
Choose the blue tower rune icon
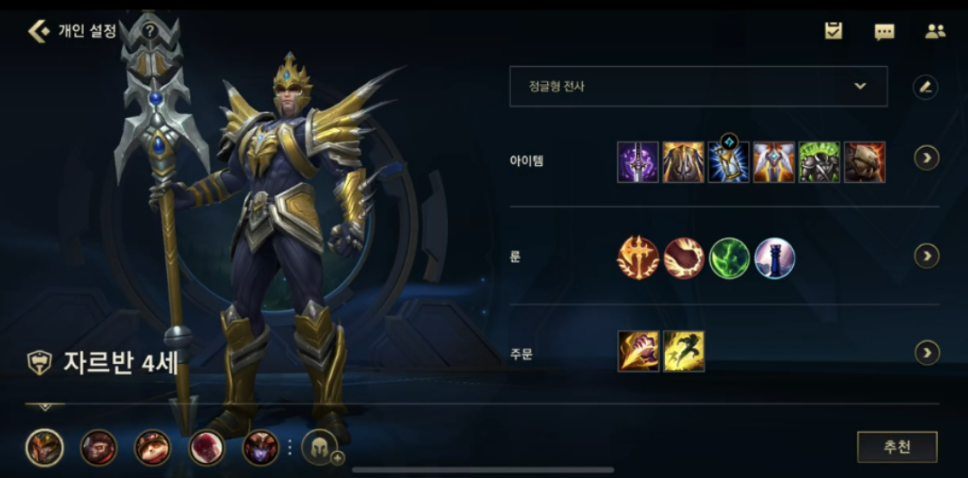click(x=775, y=258)
